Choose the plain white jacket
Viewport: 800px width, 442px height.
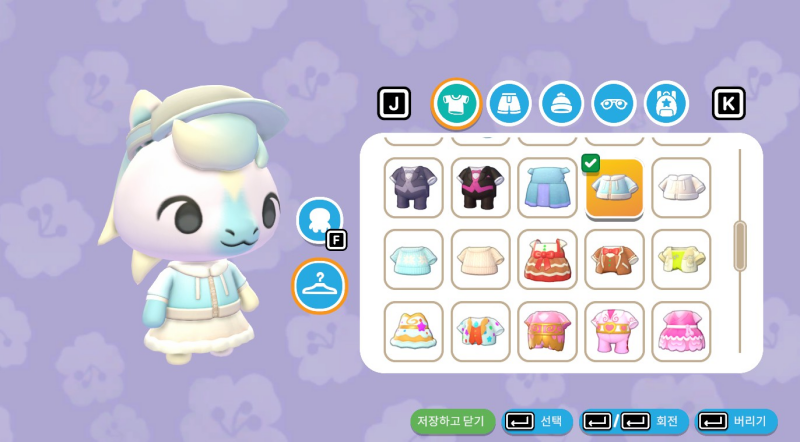pyautogui.click(x=681, y=187)
